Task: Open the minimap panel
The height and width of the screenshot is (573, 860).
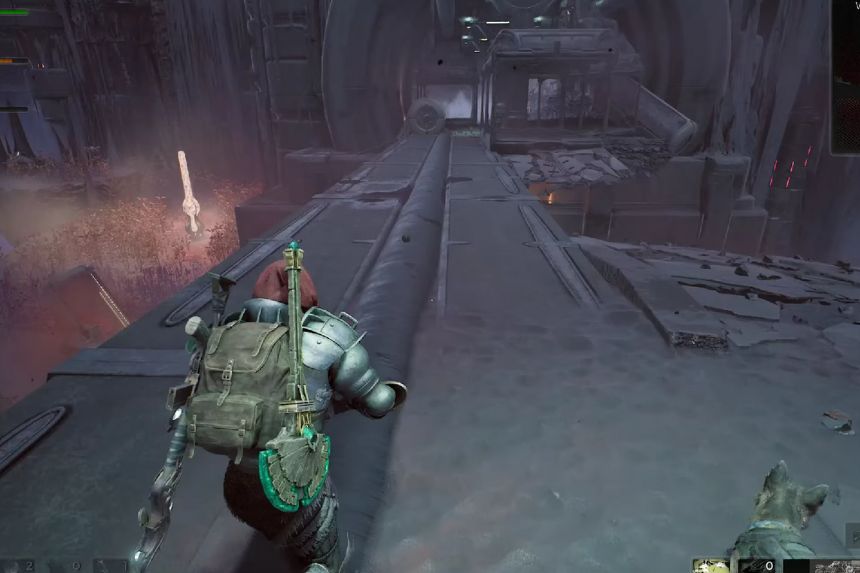Action: pos(846,76)
